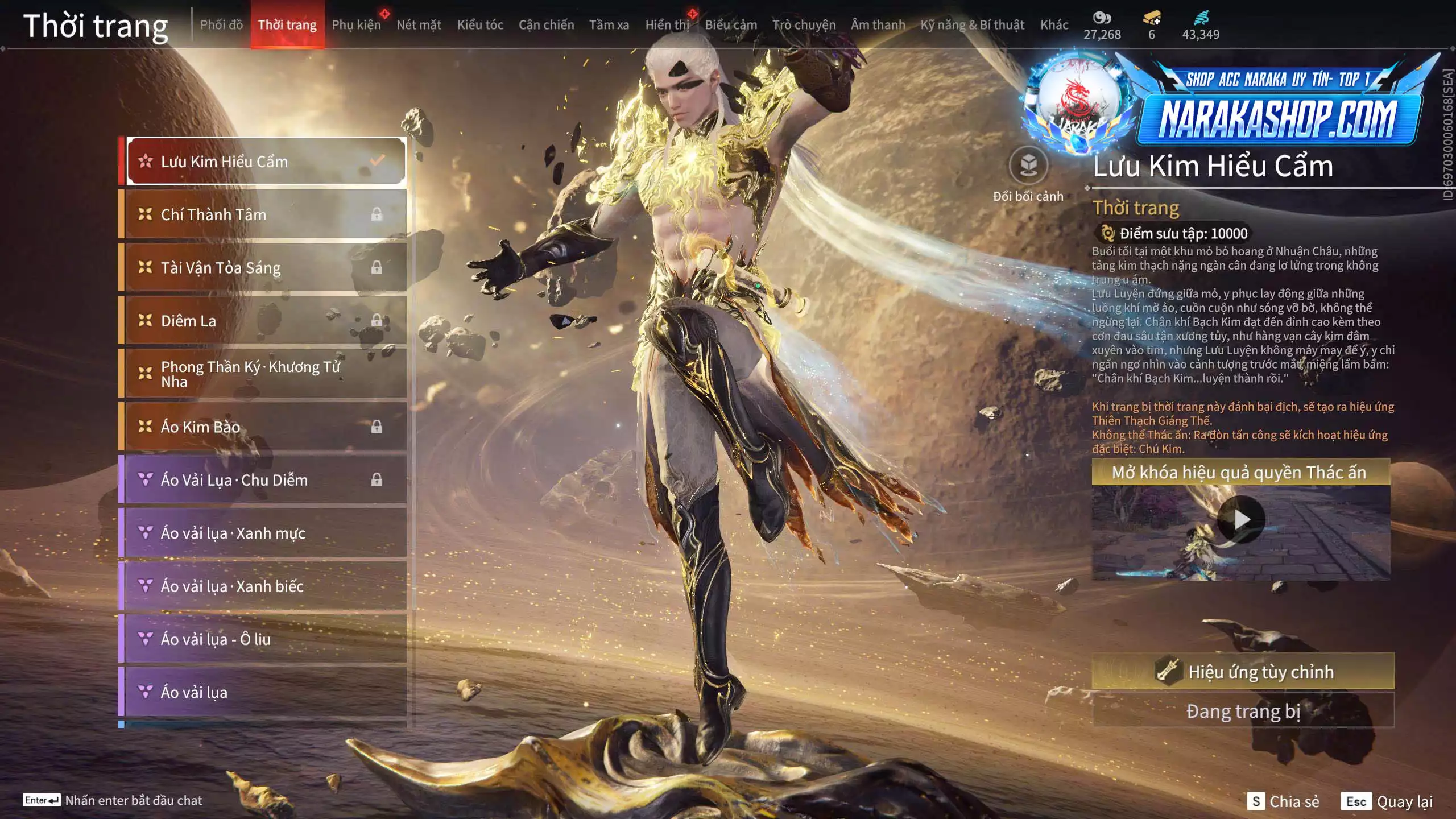Switch to Kỹ năng & Bí thuật tab
This screenshot has height=819, width=1456.
click(972, 24)
